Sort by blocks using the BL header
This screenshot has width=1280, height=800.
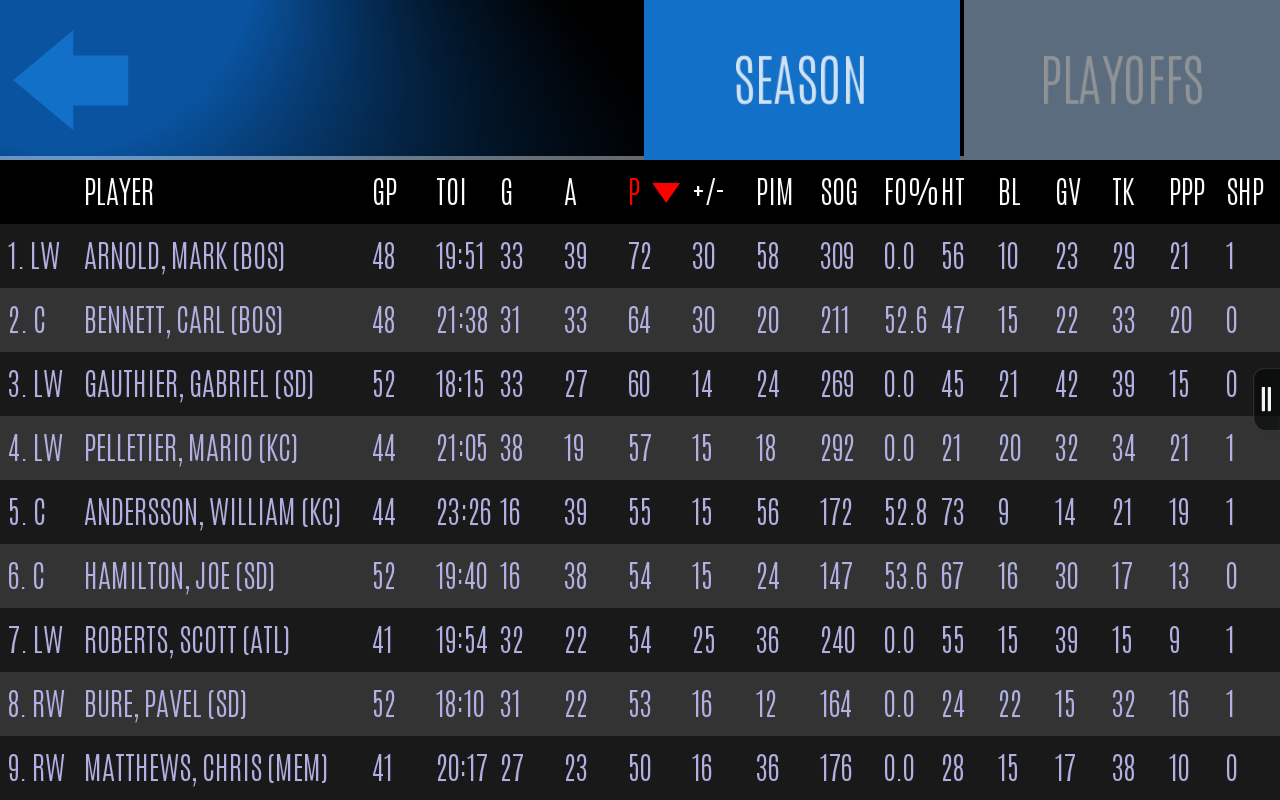click(1008, 192)
